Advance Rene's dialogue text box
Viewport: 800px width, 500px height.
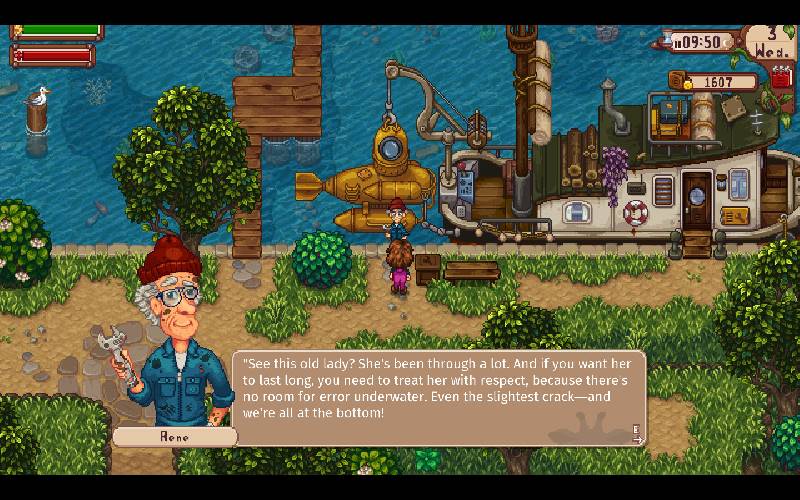coord(637,432)
